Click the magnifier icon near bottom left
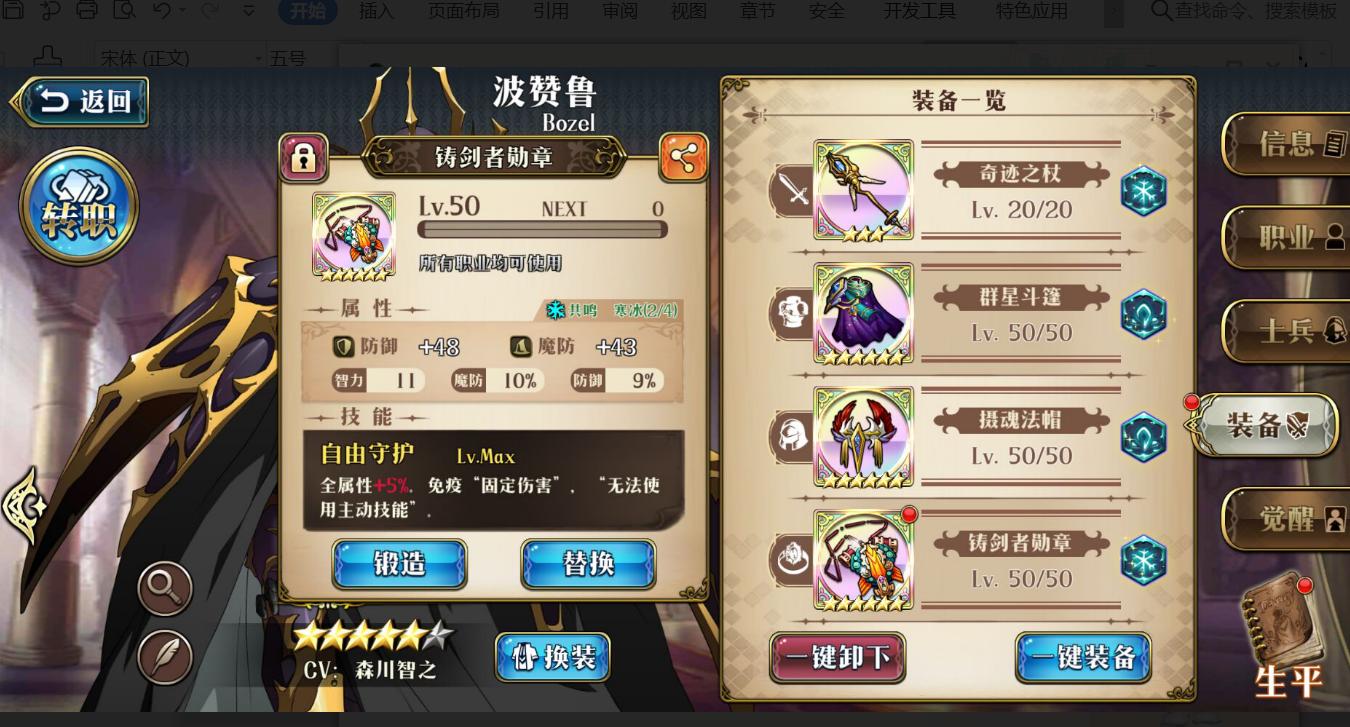This screenshot has height=727, width=1350. (163, 587)
